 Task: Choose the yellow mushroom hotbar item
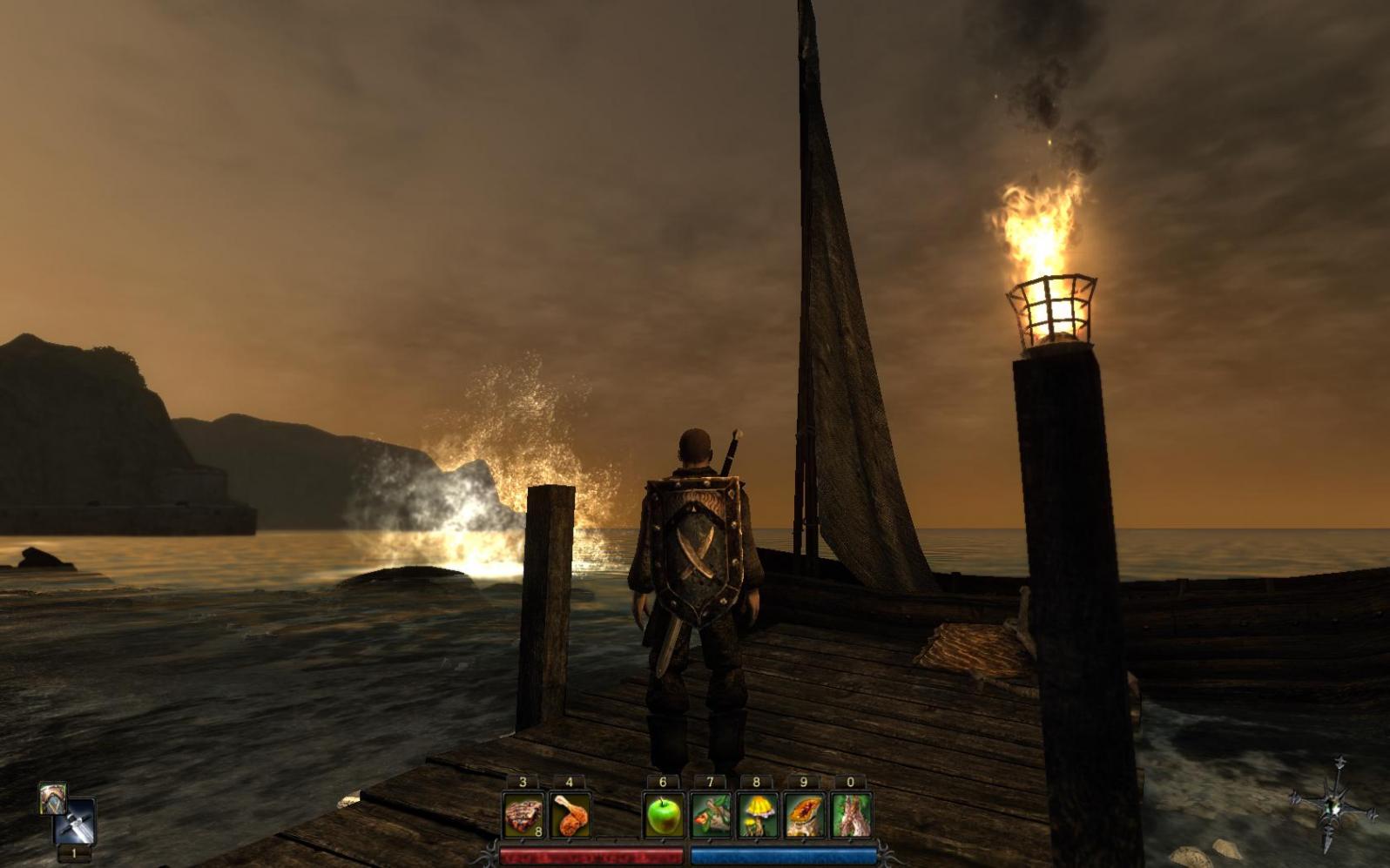point(757,816)
